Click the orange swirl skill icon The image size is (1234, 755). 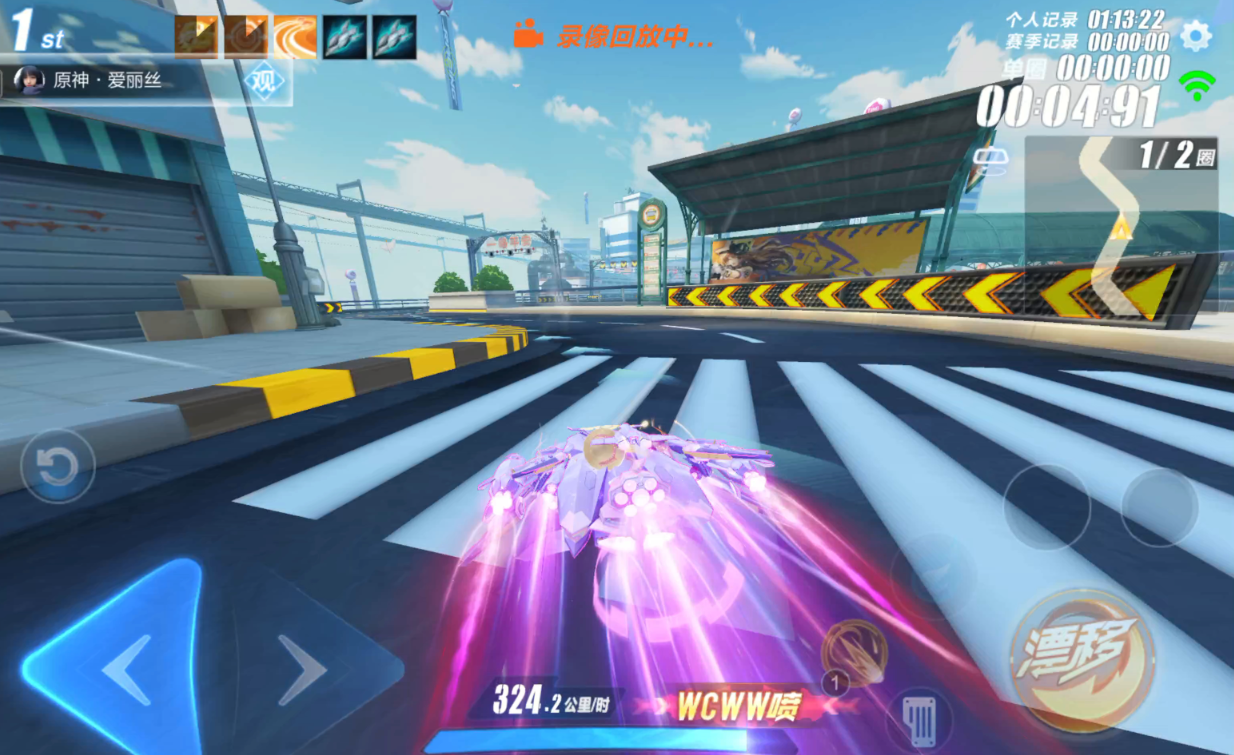(295, 37)
